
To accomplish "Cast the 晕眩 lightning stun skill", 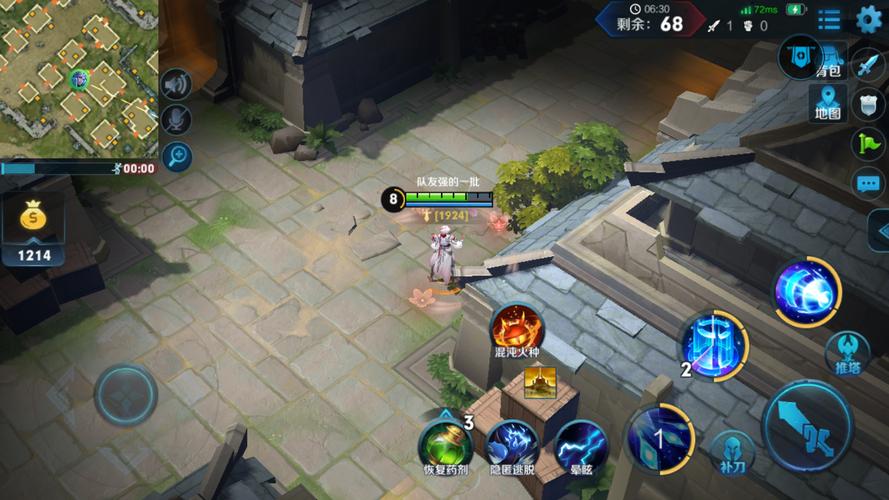I will point(580,444).
